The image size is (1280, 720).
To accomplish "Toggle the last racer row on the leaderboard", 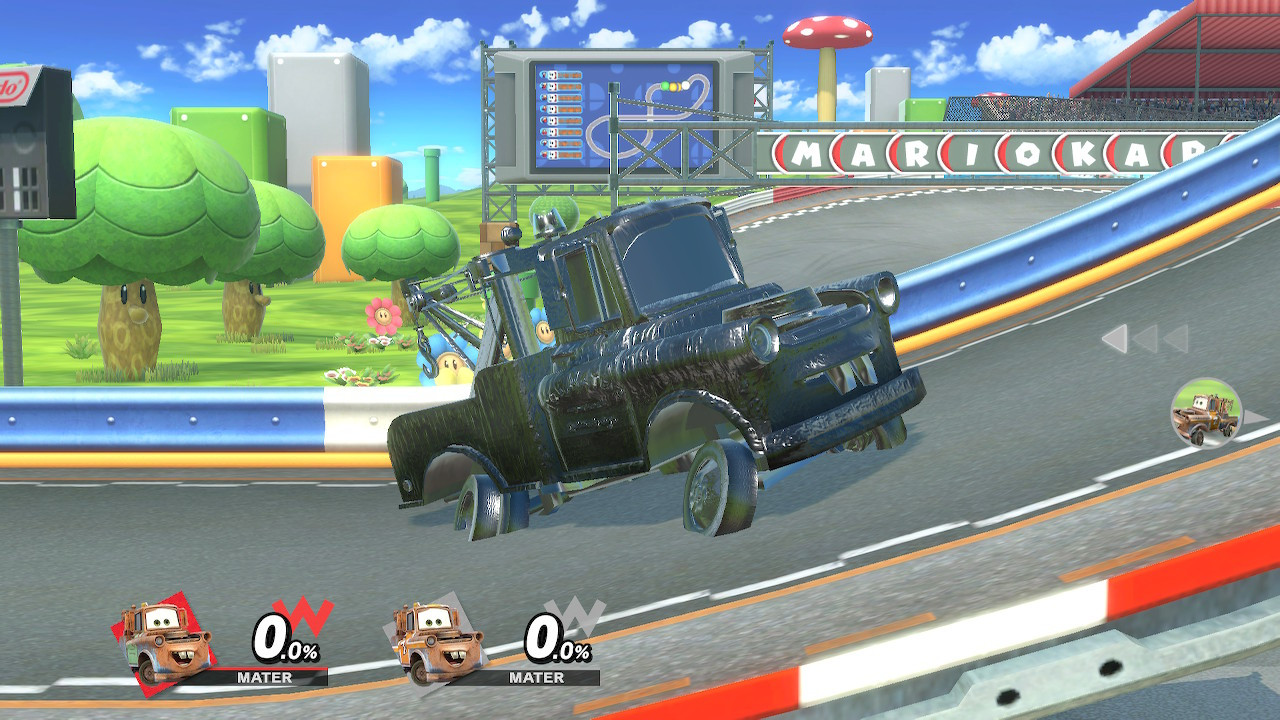I will (561, 153).
